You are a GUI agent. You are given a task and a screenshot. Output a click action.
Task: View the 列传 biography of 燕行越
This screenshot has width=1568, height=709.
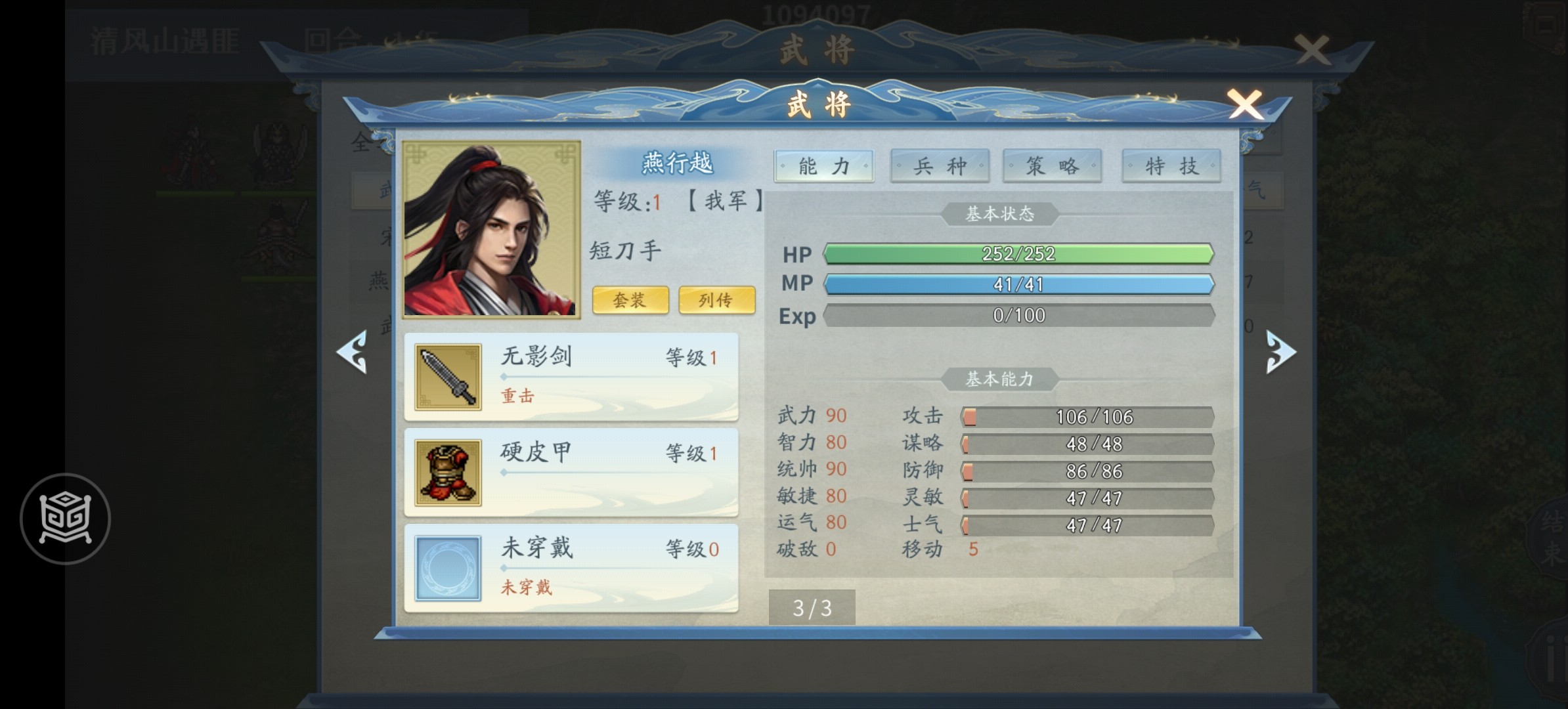tap(716, 300)
